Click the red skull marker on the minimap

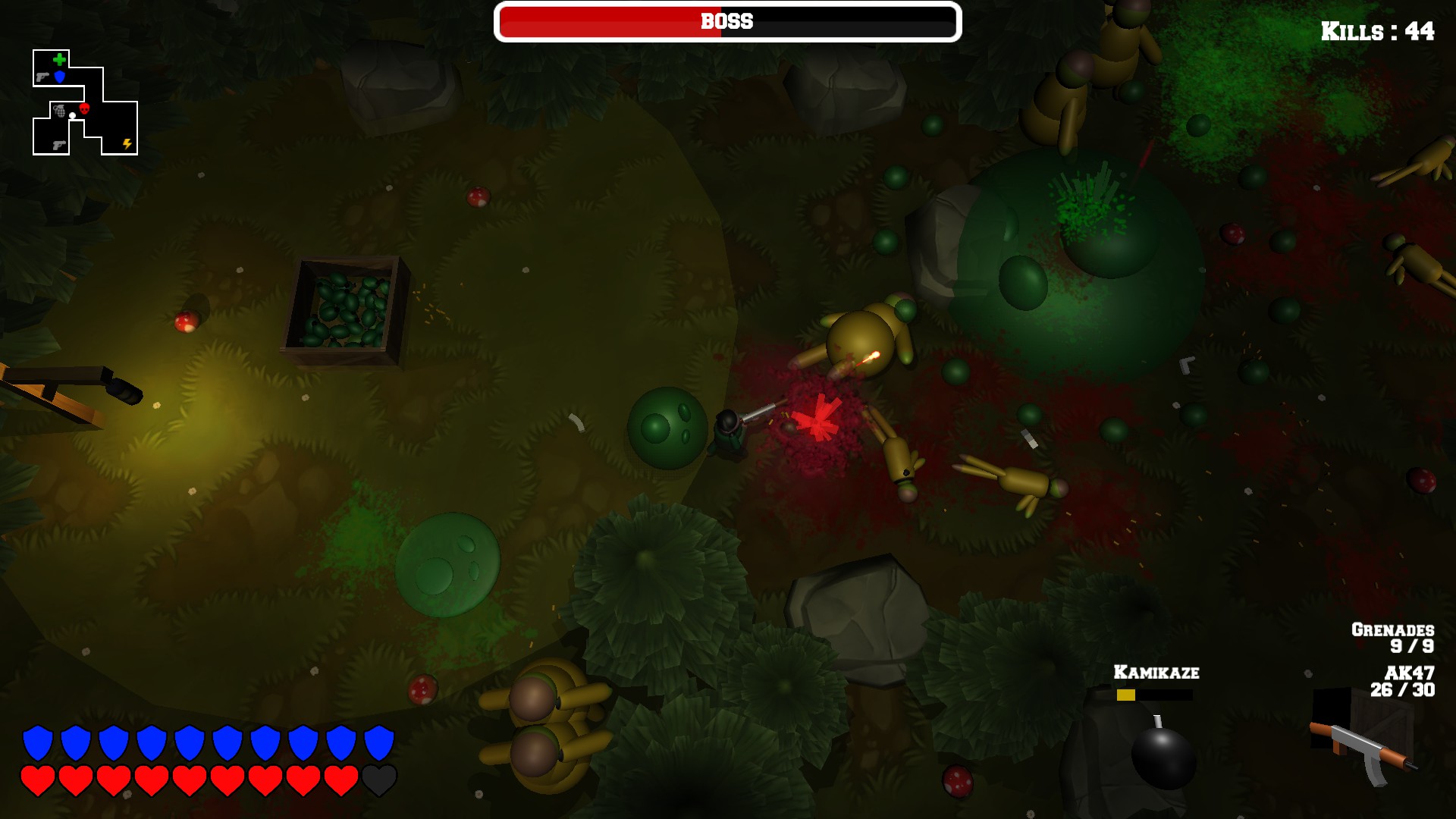tap(84, 108)
